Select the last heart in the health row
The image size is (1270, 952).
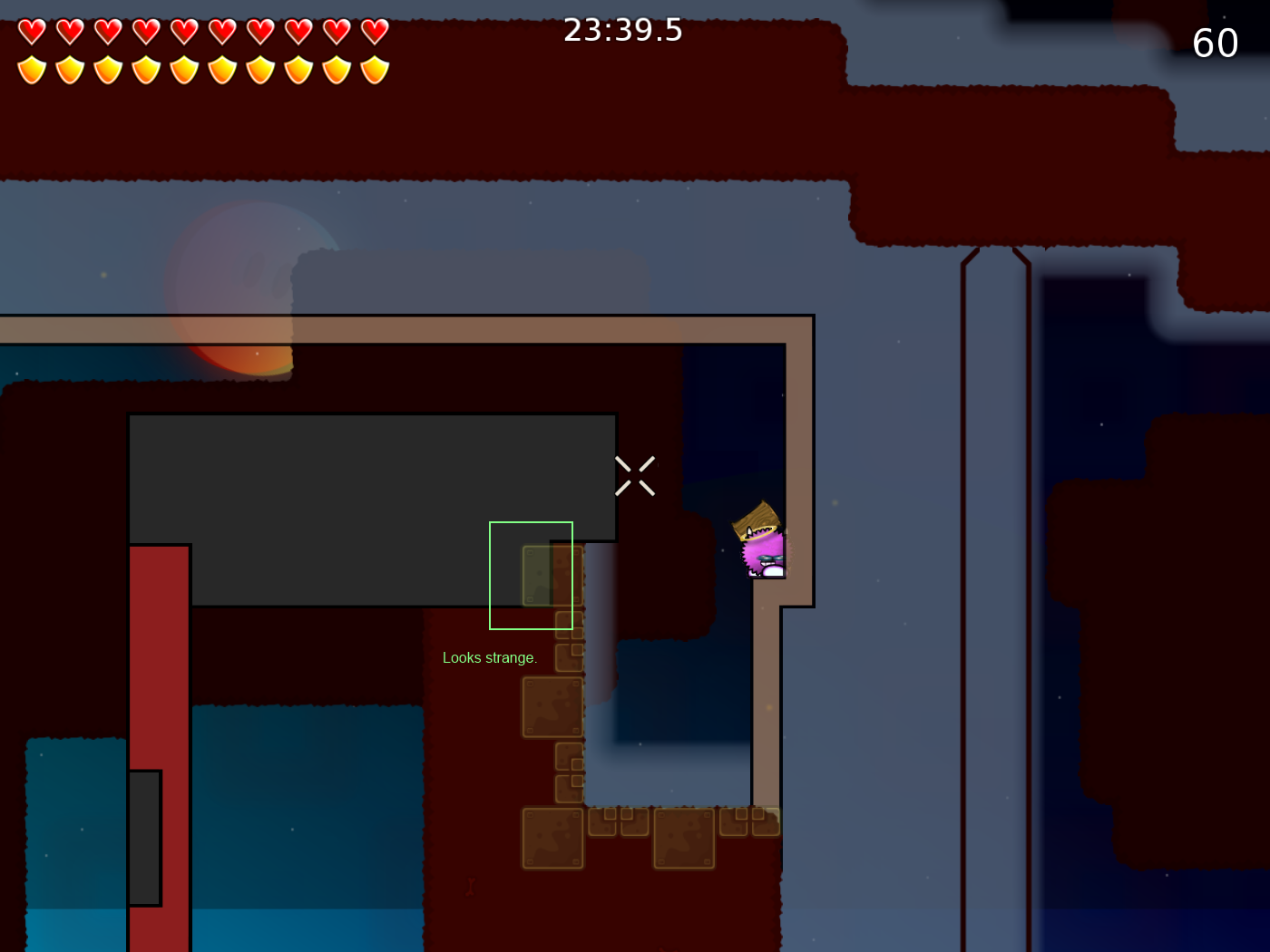coord(373,30)
